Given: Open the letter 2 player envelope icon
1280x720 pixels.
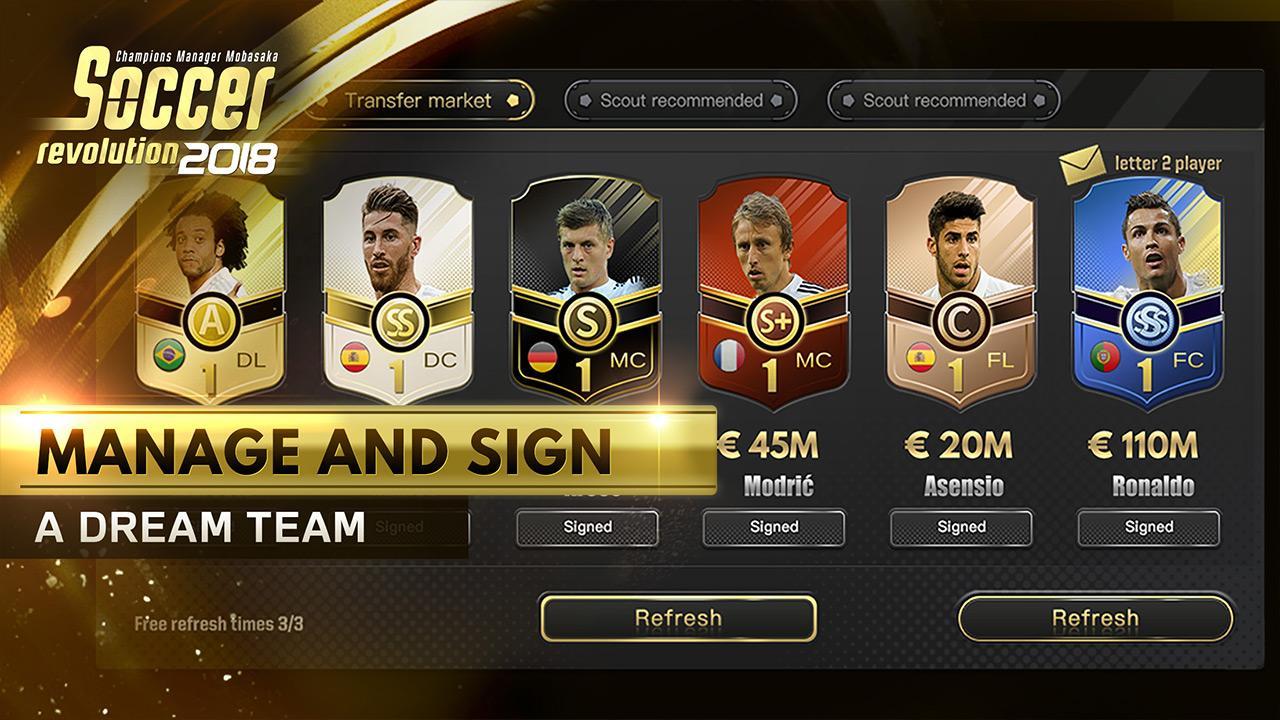Looking at the screenshot, I should (x=1084, y=163).
